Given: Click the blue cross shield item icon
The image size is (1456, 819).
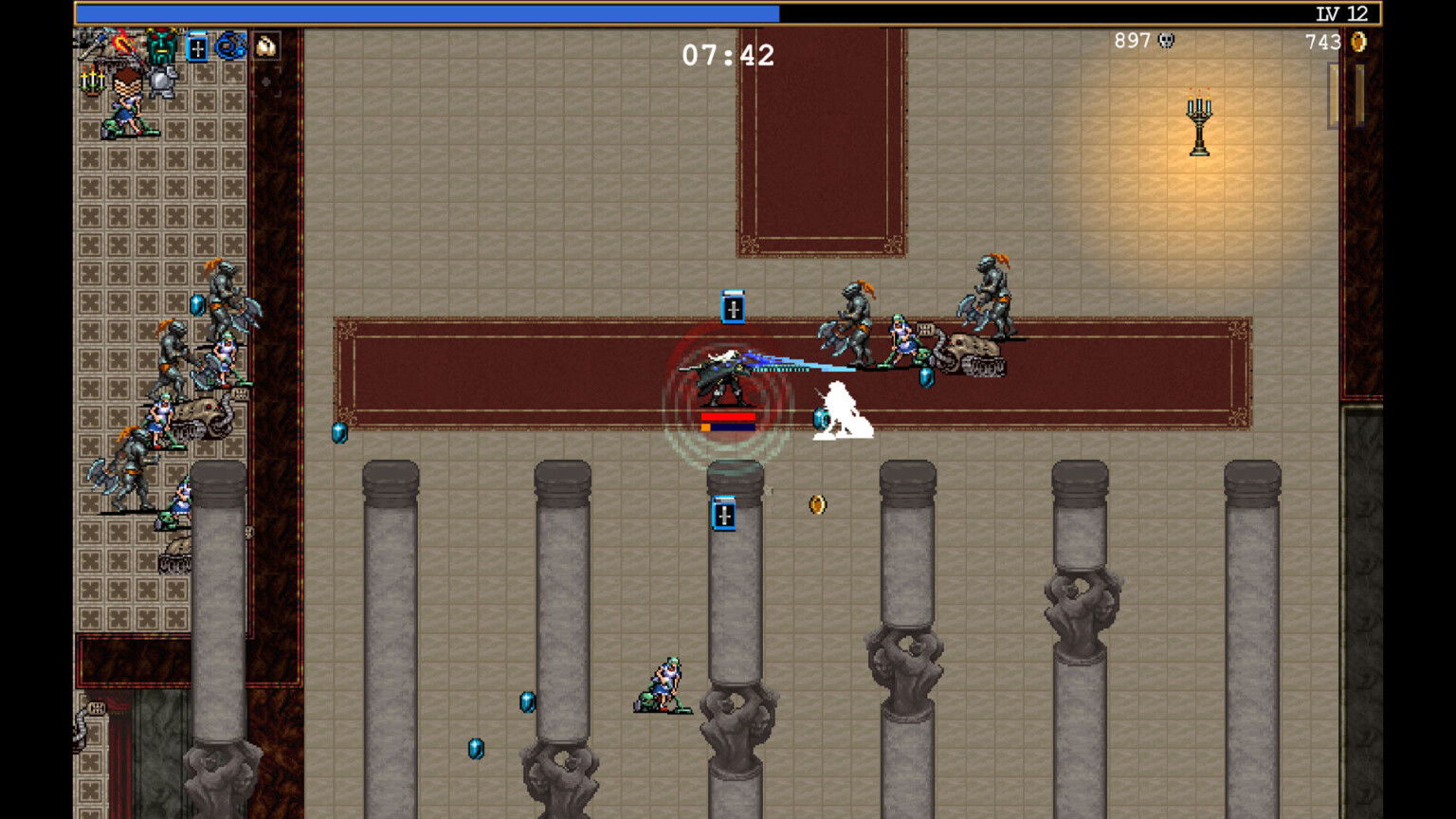Looking at the screenshot, I should pos(196,45).
